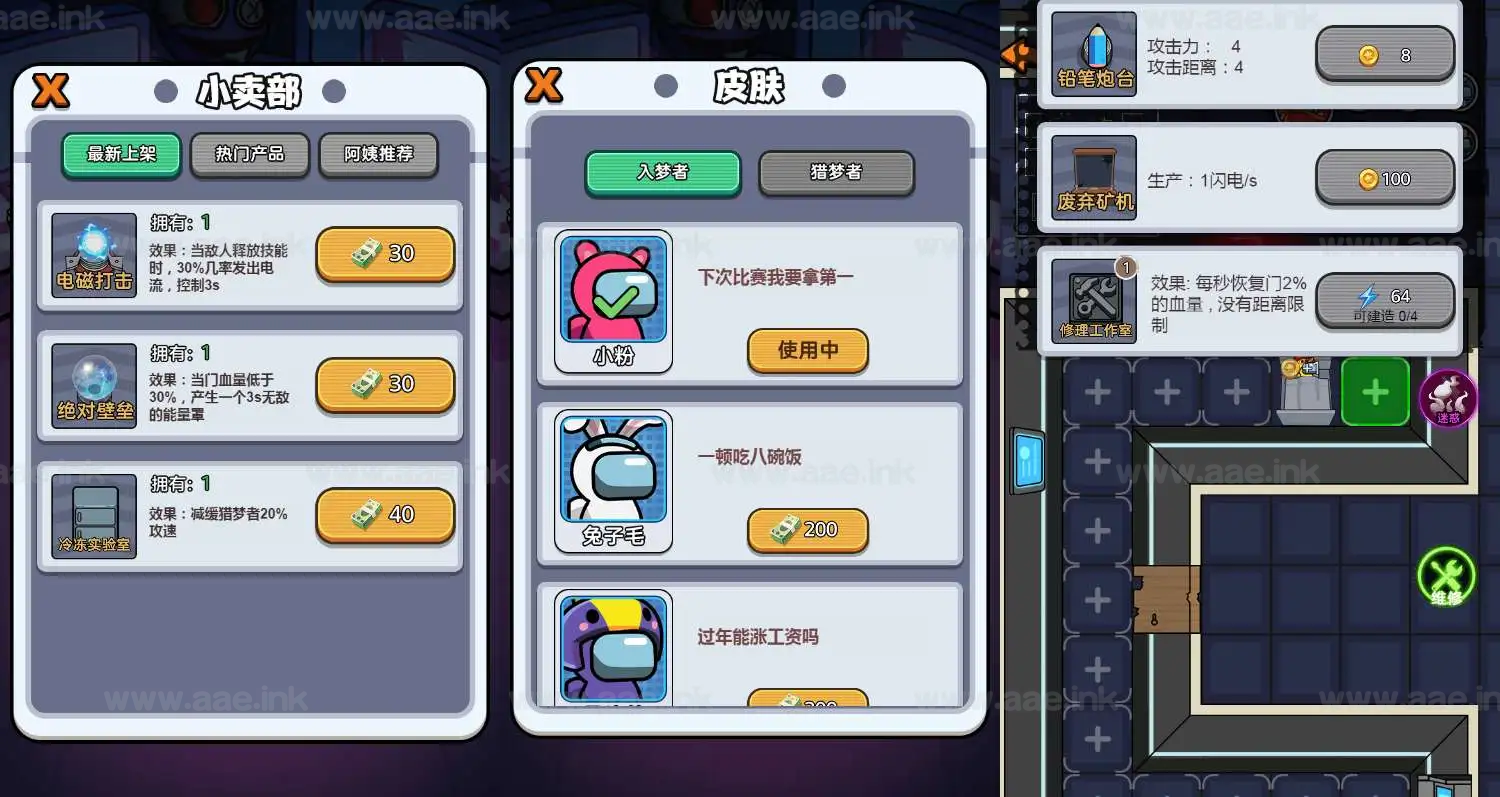Switch to the 猎梦者 skin category
The height and width of the screenshot is (797, 1500).
click(x=836, y=172)
